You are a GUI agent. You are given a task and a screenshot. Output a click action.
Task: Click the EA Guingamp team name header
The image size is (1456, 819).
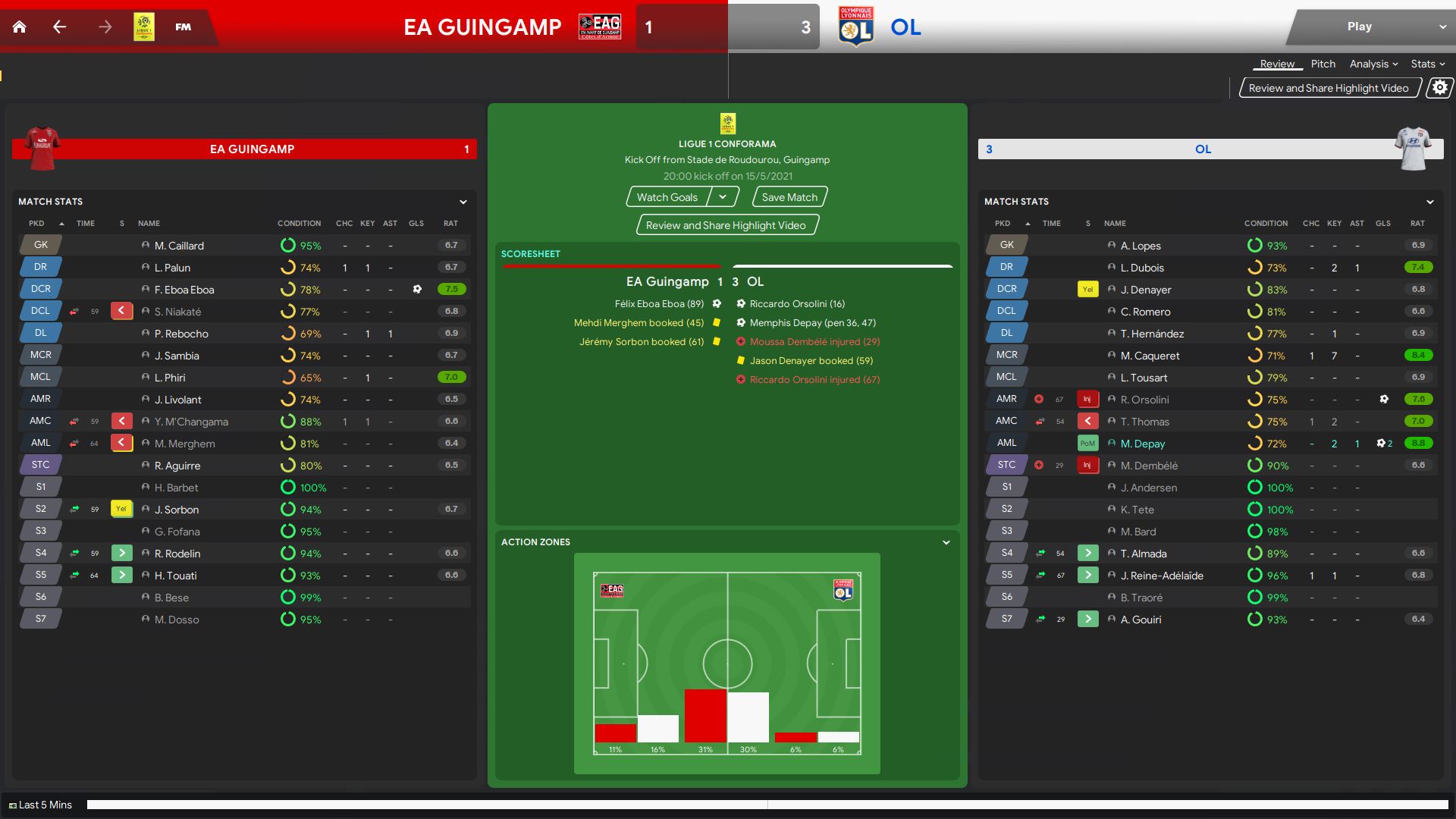(x=252, y=149)
